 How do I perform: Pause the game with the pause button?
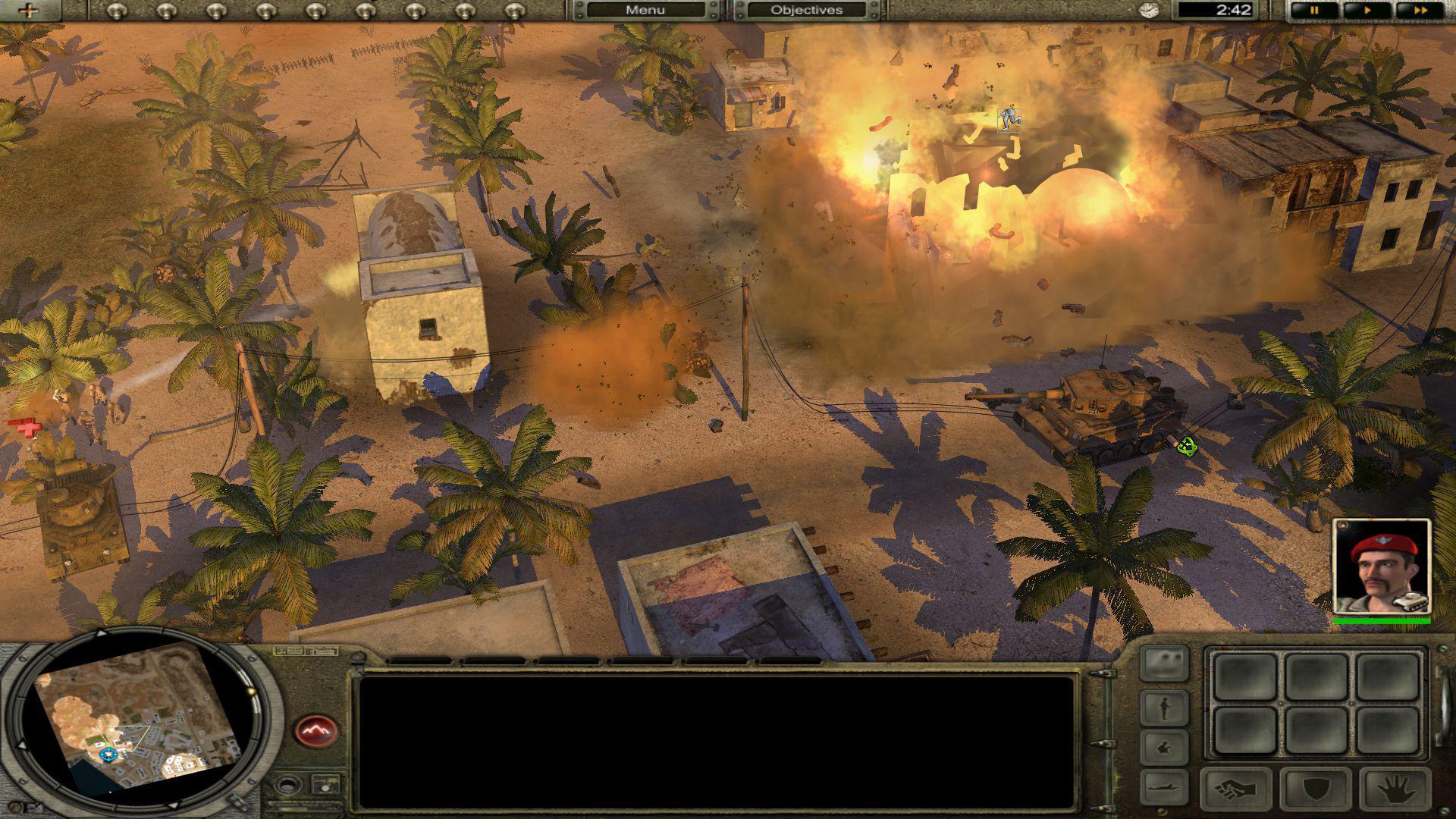(1314, 11)
